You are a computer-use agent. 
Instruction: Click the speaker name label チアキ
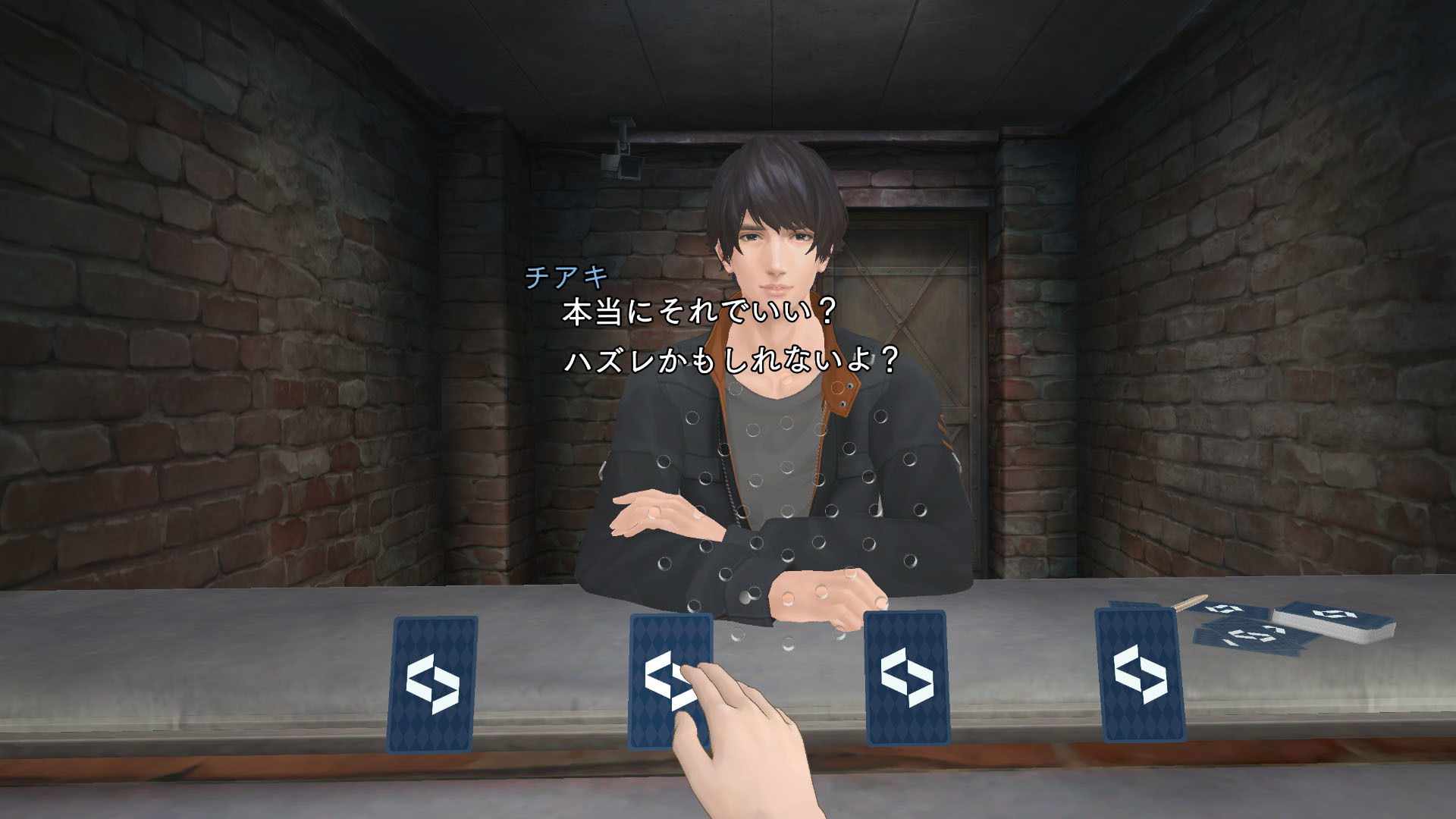(566, 278)
